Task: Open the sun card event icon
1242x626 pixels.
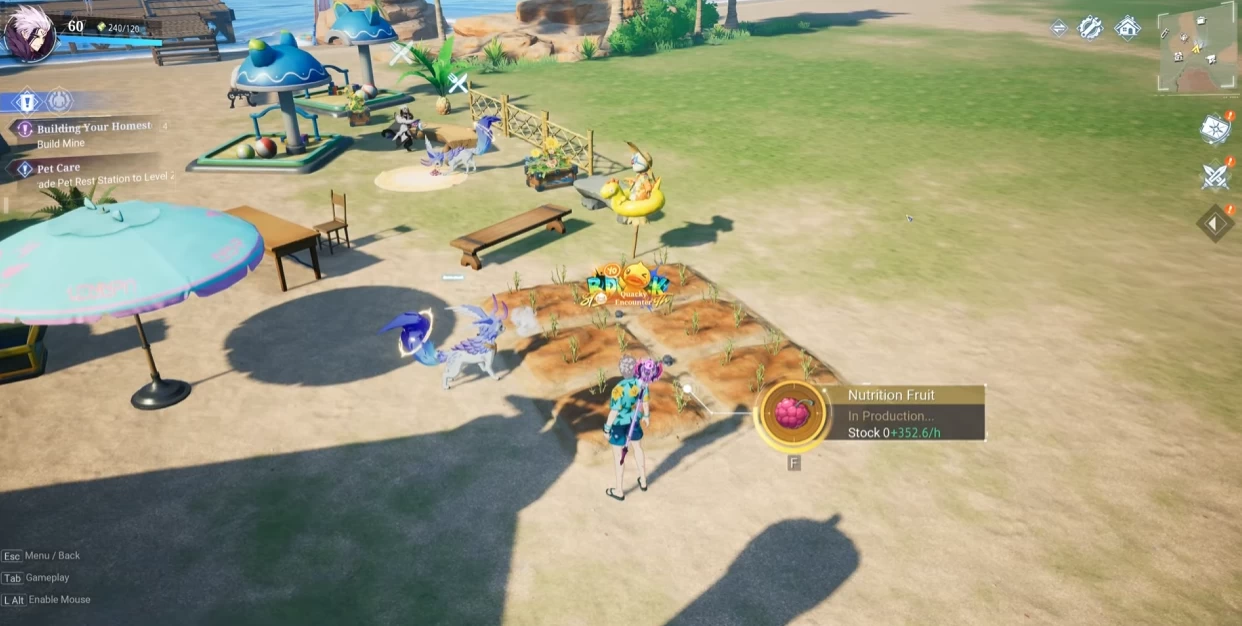Action: [1215, 128]
